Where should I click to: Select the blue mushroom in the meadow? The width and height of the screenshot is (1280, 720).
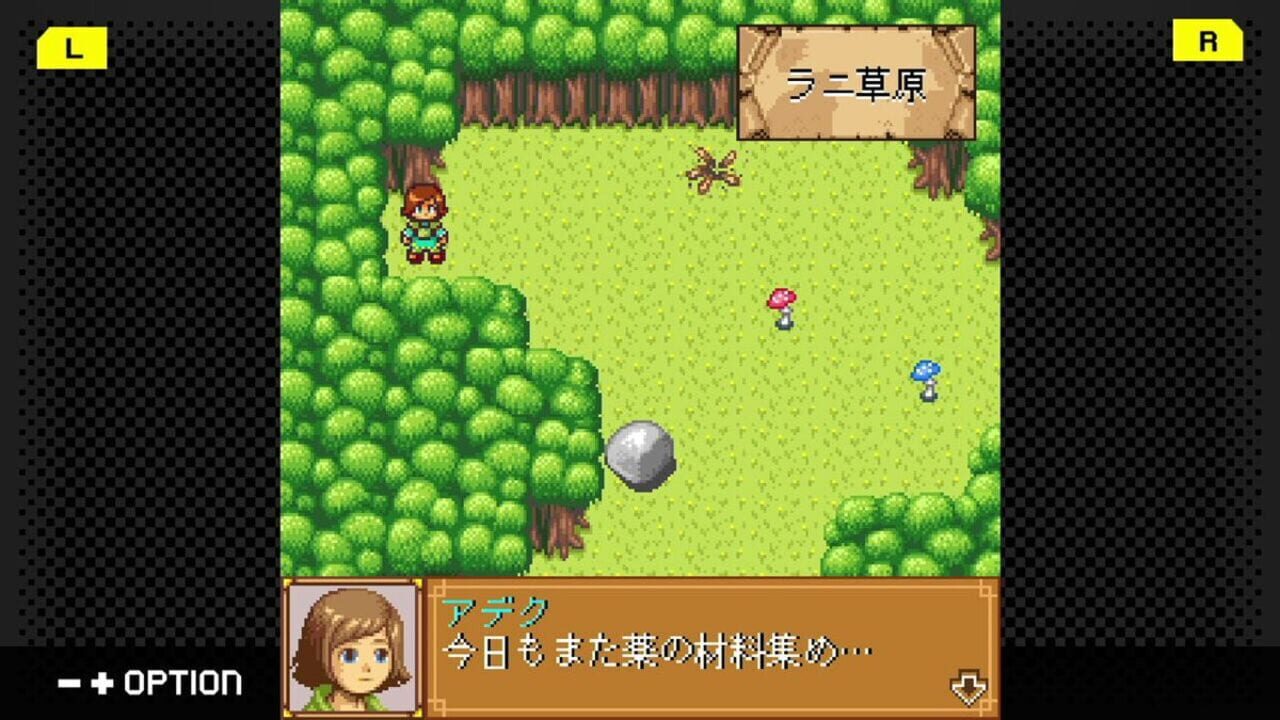point(925,378)
